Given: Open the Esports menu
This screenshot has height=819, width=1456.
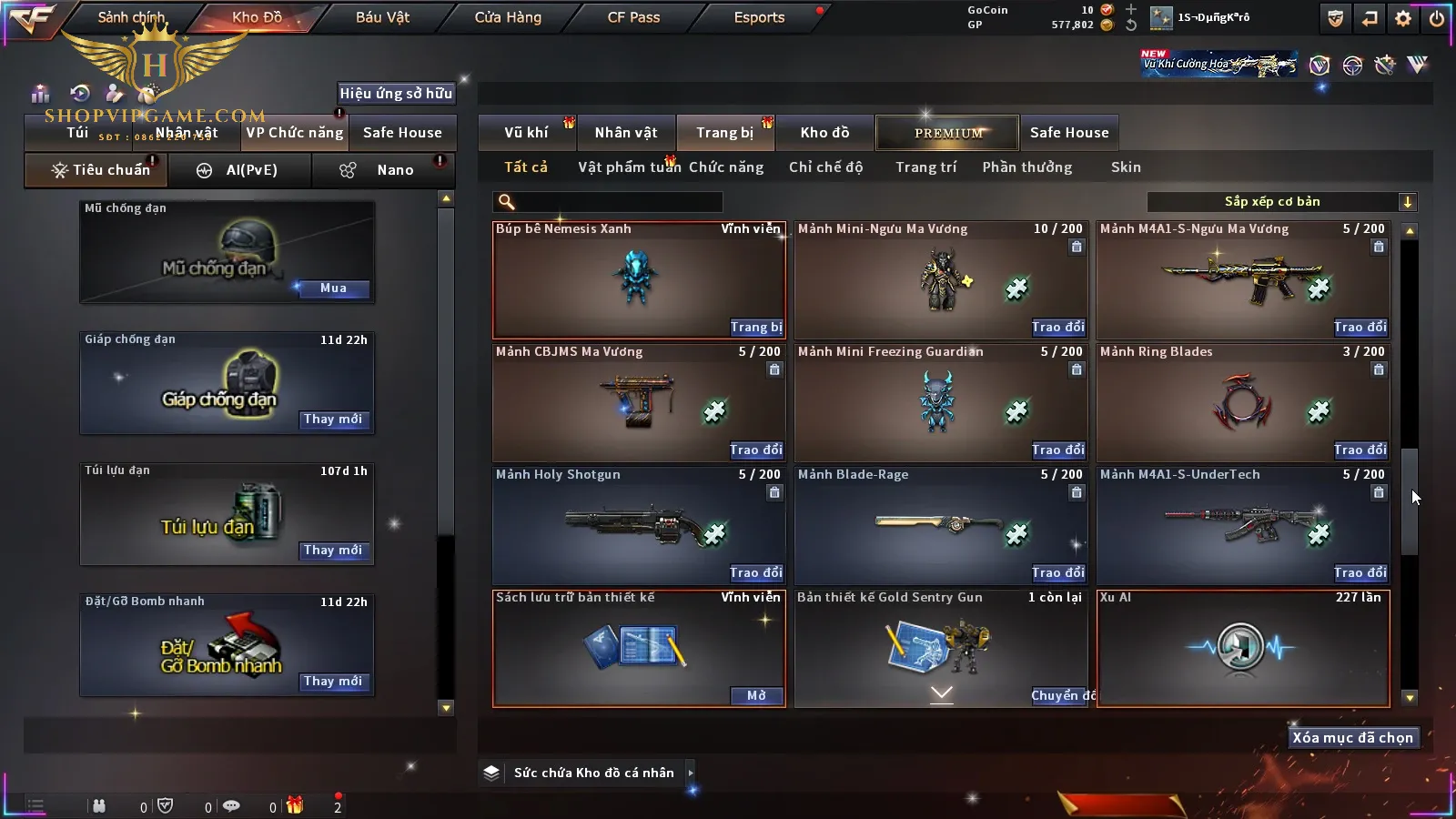Looking at the screenshot, I should point(759,17).
